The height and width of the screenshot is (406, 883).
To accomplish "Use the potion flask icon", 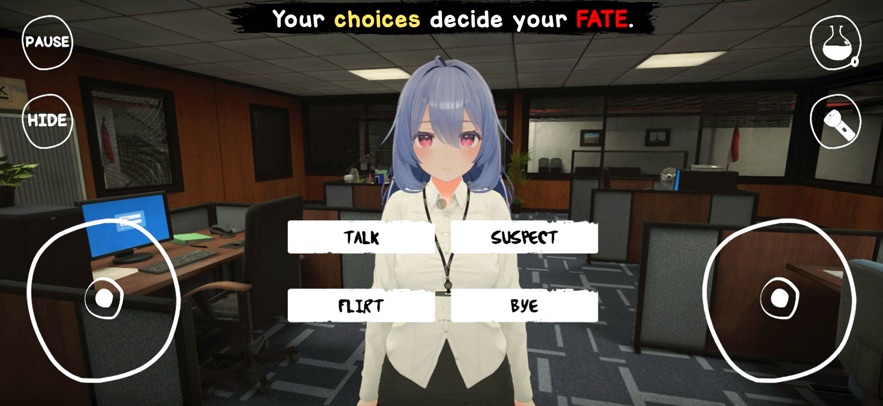I will pos(834,42).
